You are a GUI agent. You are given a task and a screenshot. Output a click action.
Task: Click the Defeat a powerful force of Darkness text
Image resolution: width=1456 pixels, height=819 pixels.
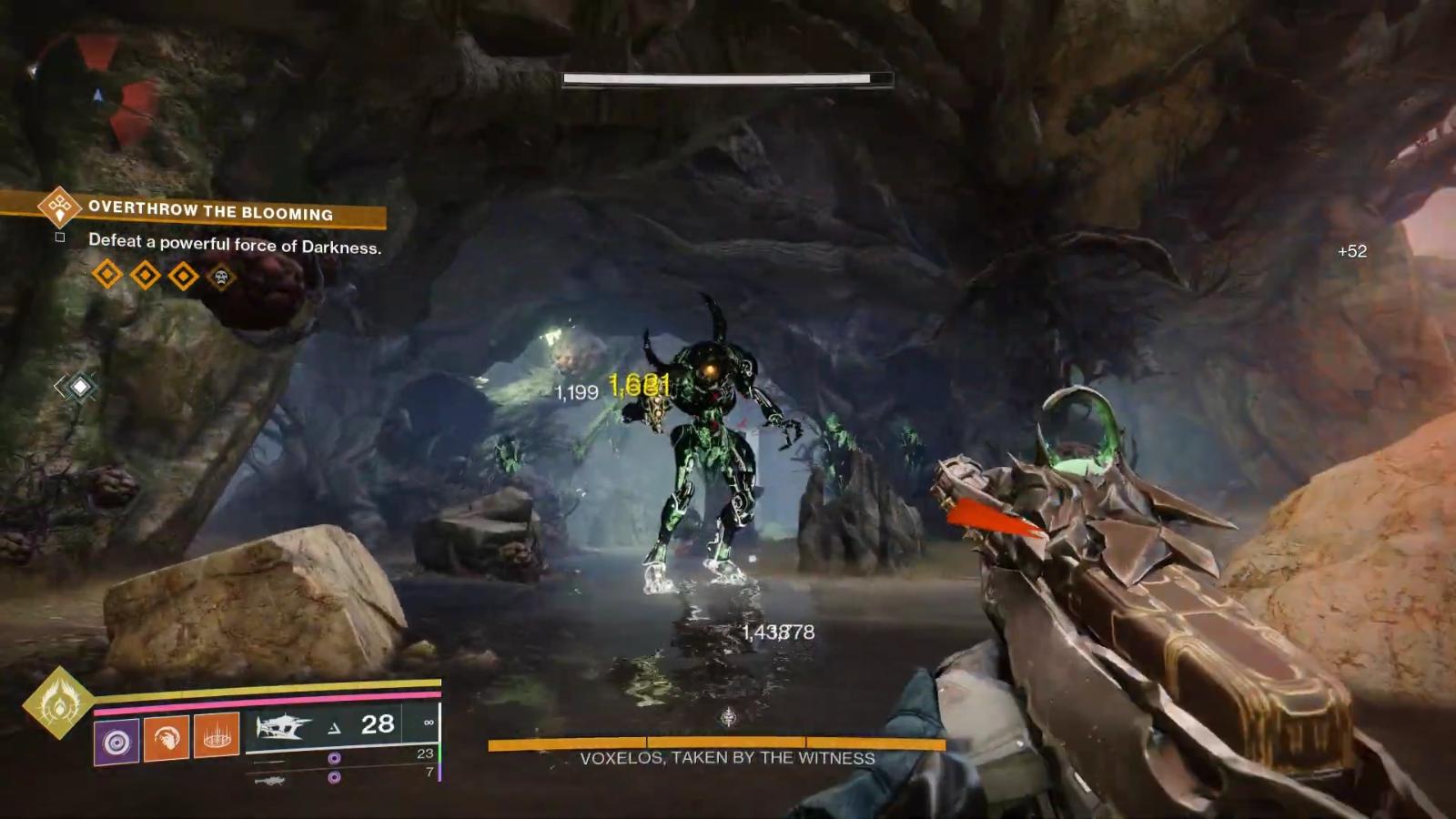point(235,244)
